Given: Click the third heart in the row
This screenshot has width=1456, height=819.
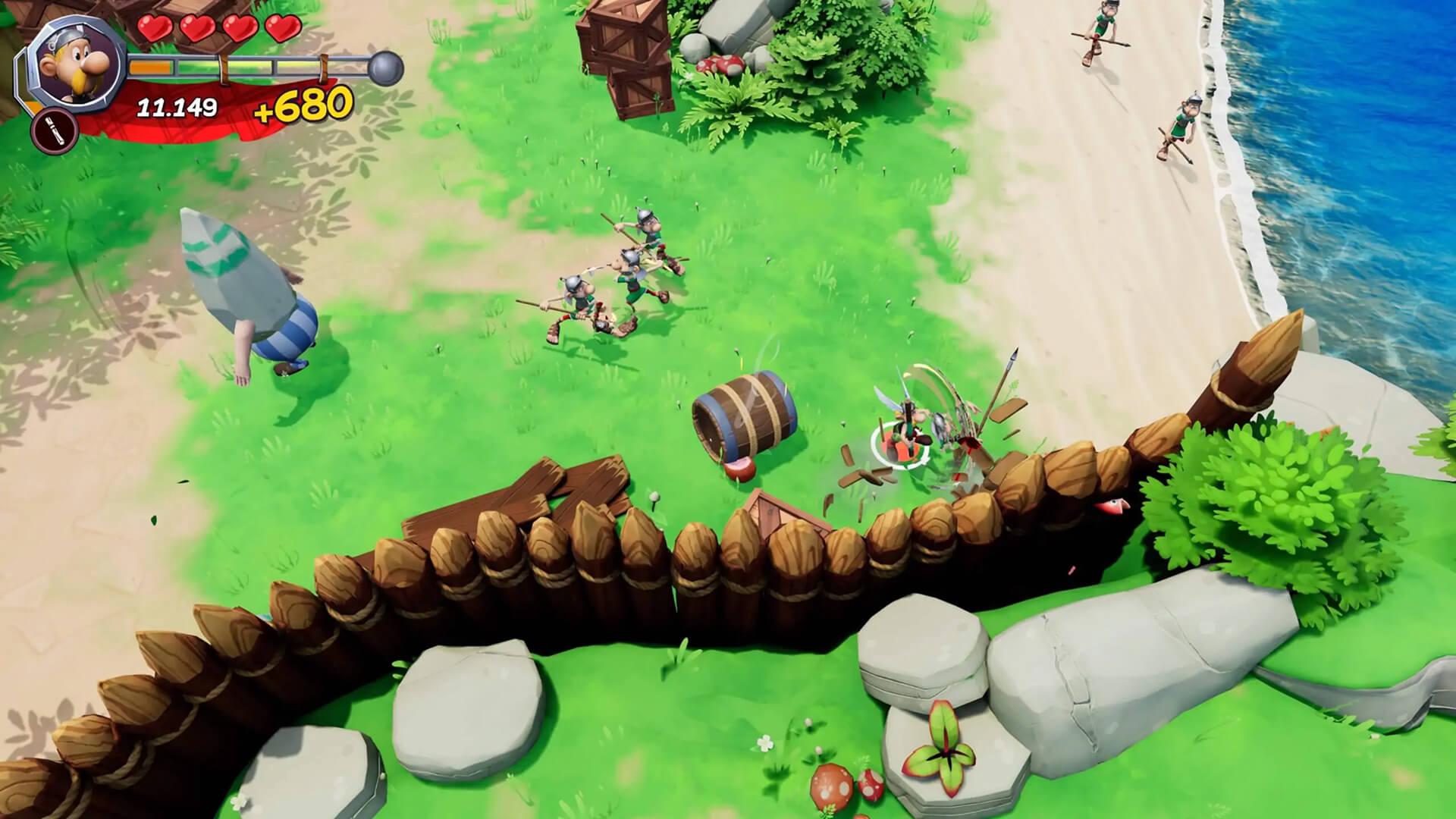Looking at the screenshot, I should (240, 29).
